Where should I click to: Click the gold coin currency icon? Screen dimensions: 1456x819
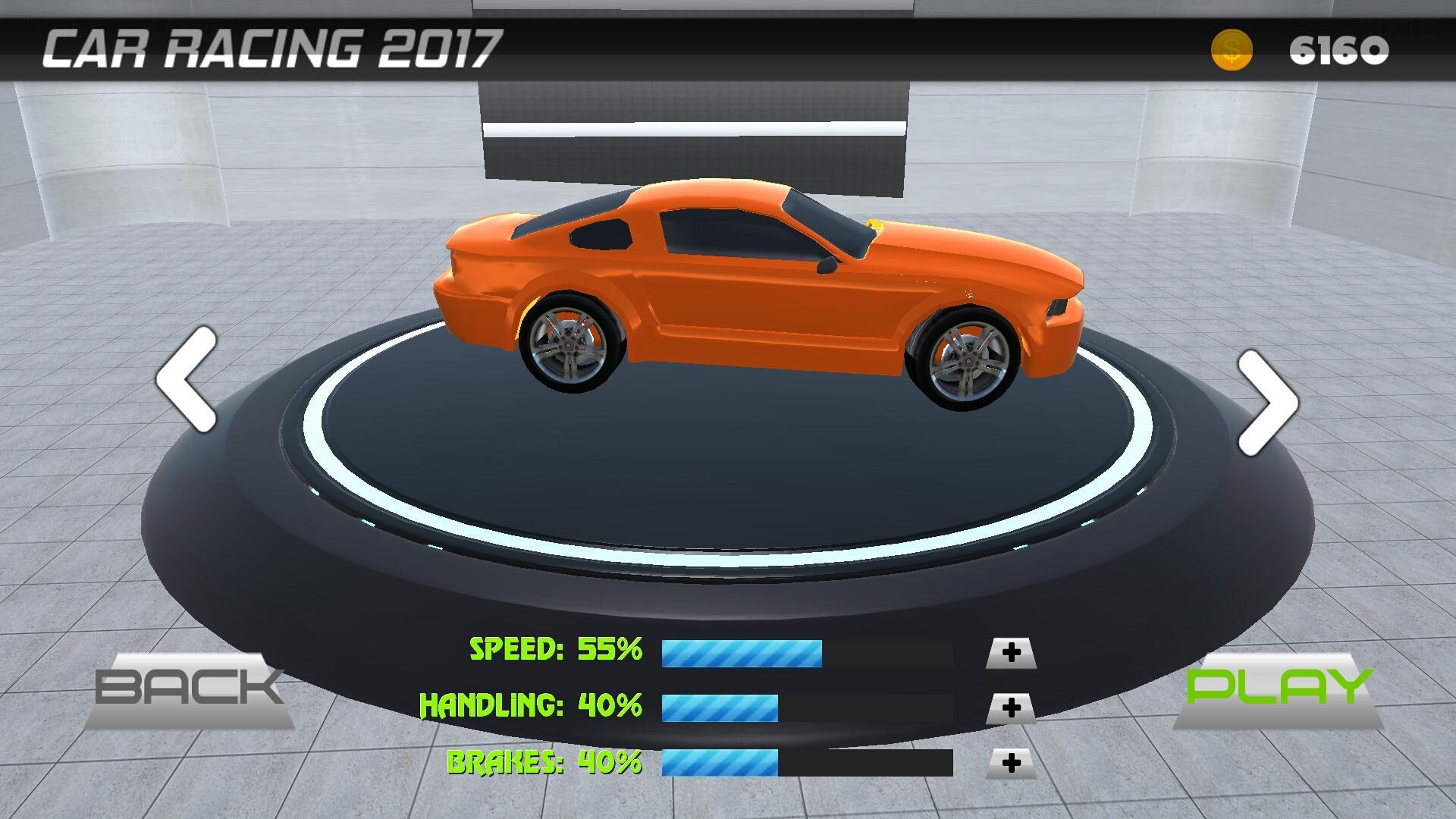tap(1232, 51)
